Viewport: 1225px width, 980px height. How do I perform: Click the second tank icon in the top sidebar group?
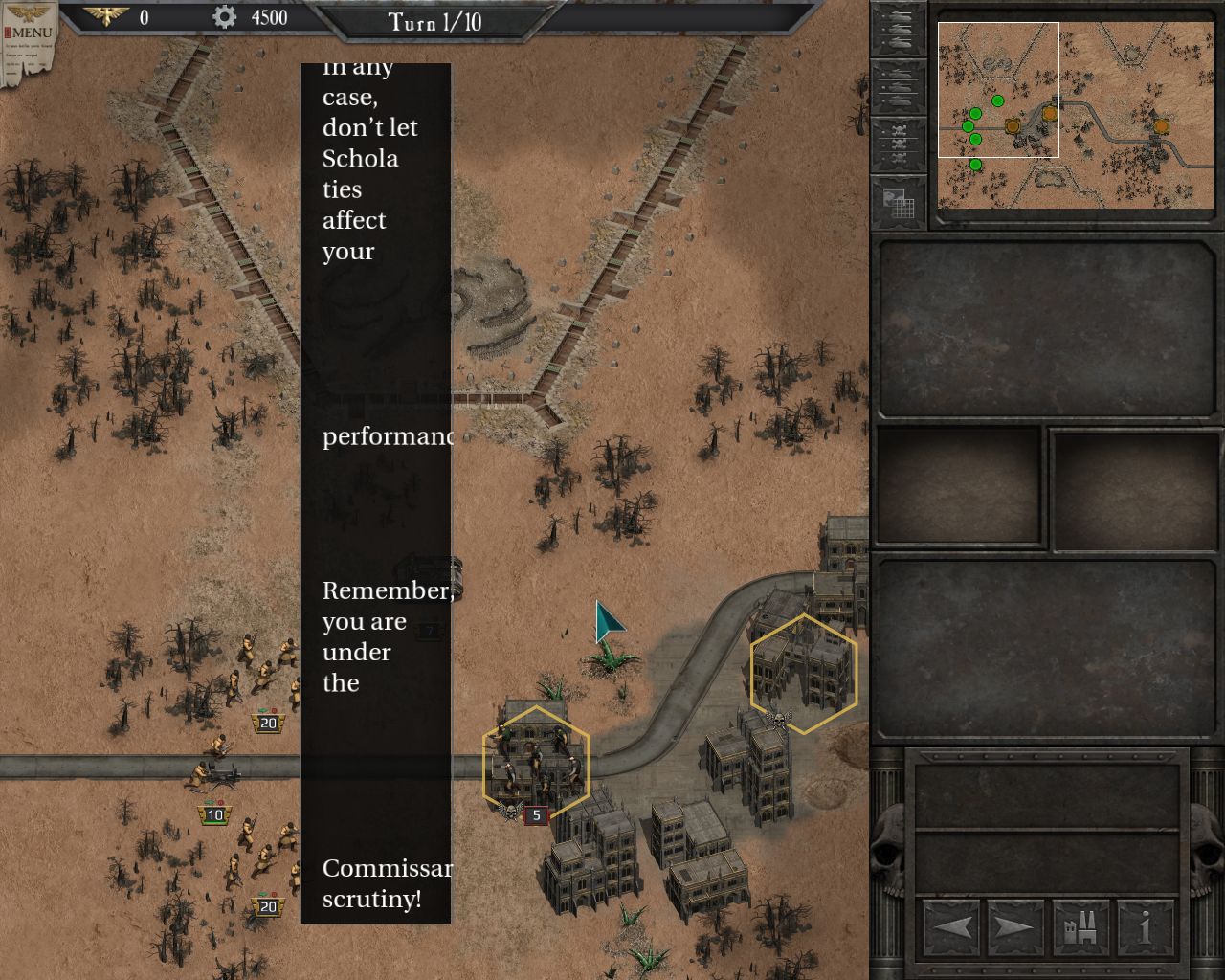coord(900,30)
